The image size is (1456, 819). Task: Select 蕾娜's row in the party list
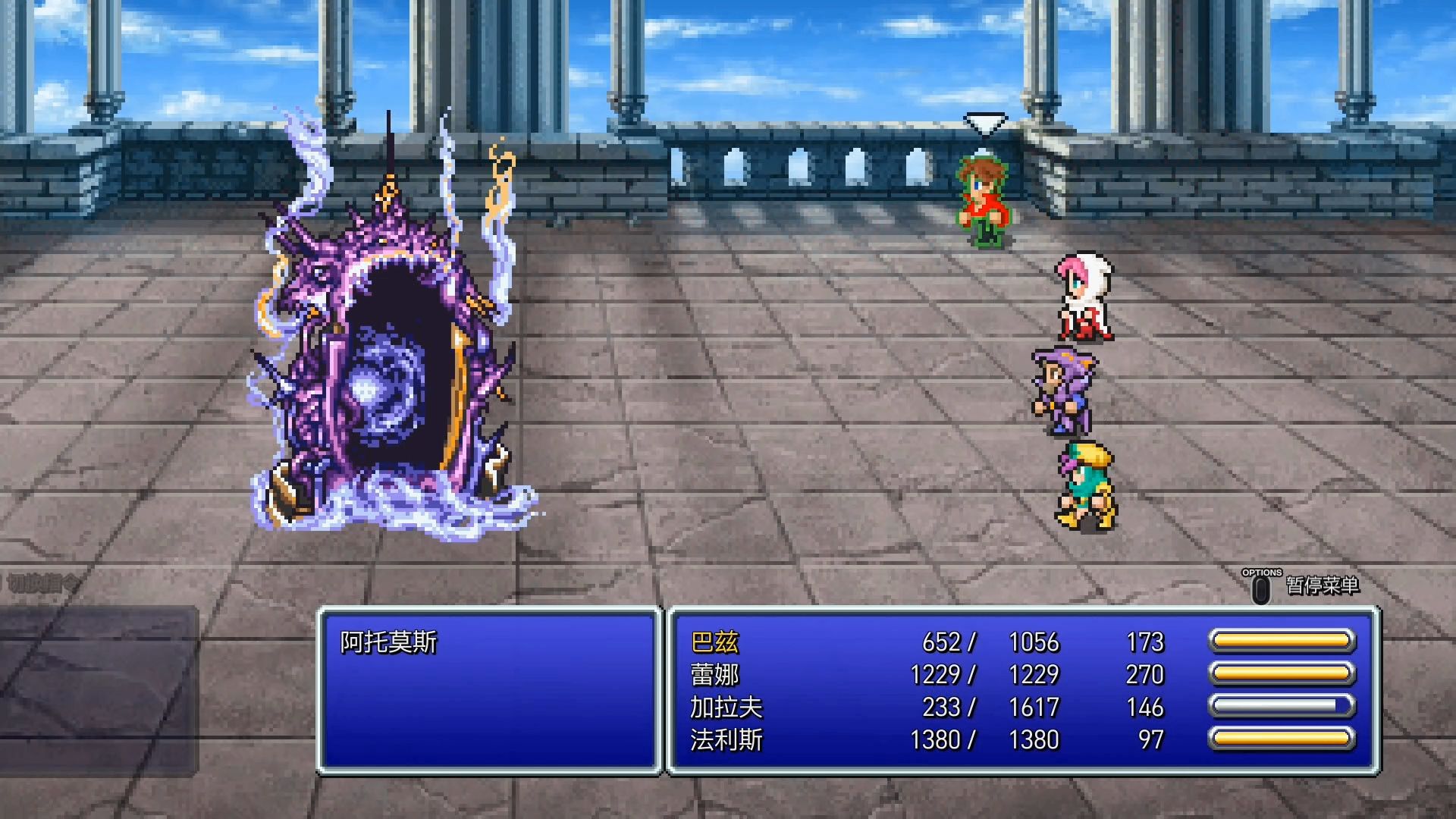click(x=714, y=675)
